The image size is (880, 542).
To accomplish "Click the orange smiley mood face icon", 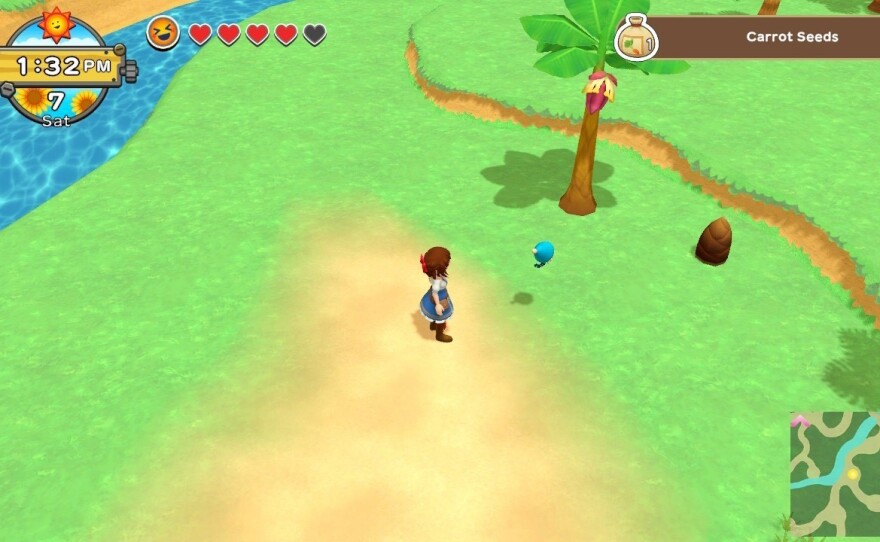I will [x=164, y=33].
